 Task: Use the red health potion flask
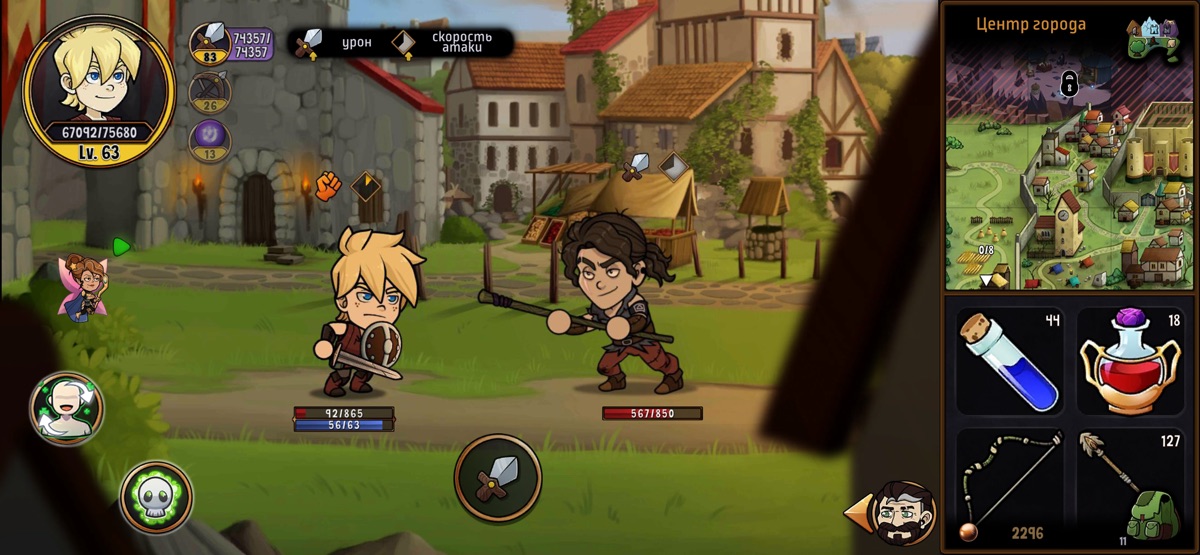[x=1130, y=361]
